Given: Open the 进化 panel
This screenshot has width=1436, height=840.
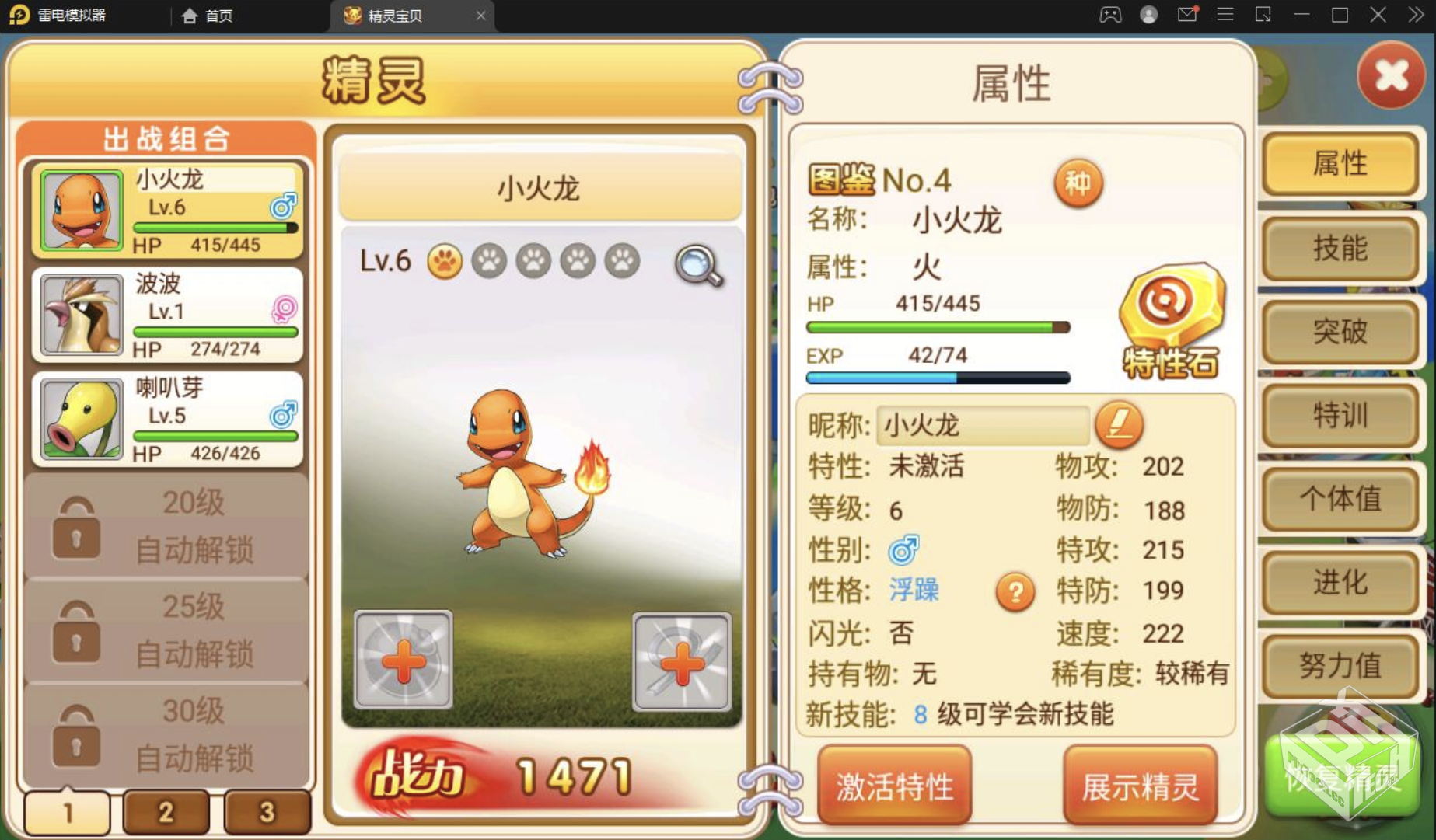Looking at the screenshot, I should (1340, 581).
